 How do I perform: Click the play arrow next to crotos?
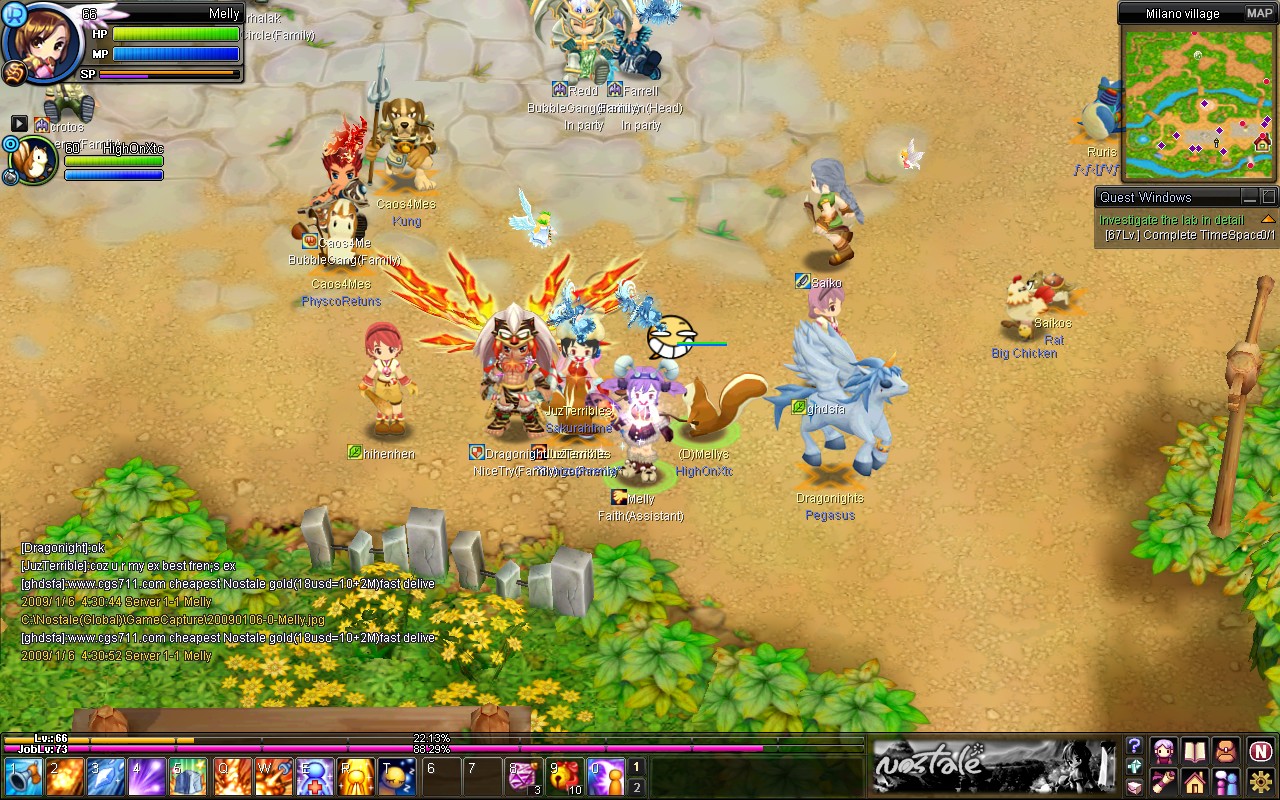[20, 124]
